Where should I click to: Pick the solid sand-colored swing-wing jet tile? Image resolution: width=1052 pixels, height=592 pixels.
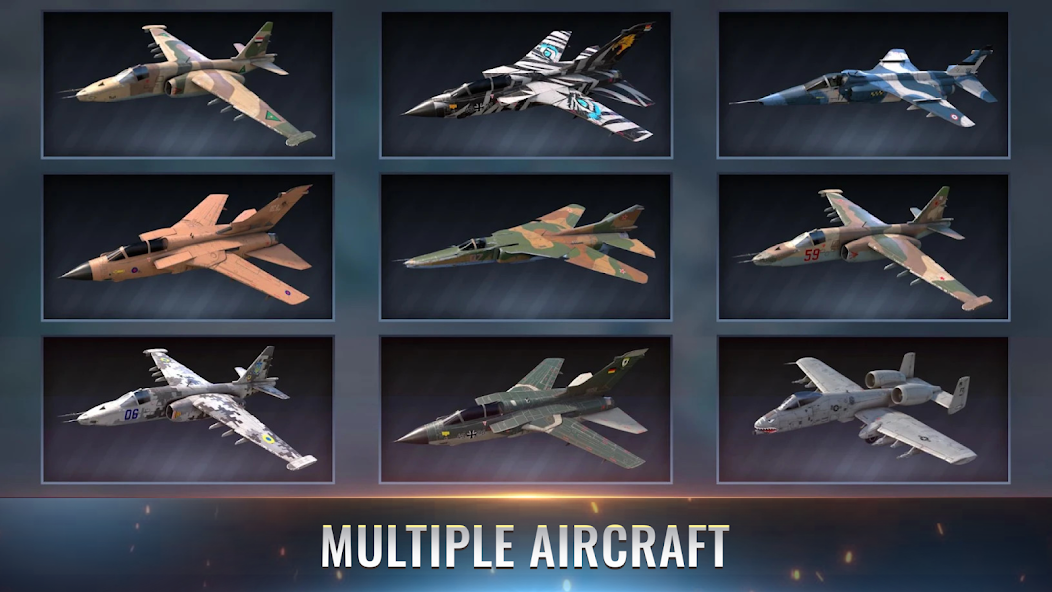coord(188,247)
